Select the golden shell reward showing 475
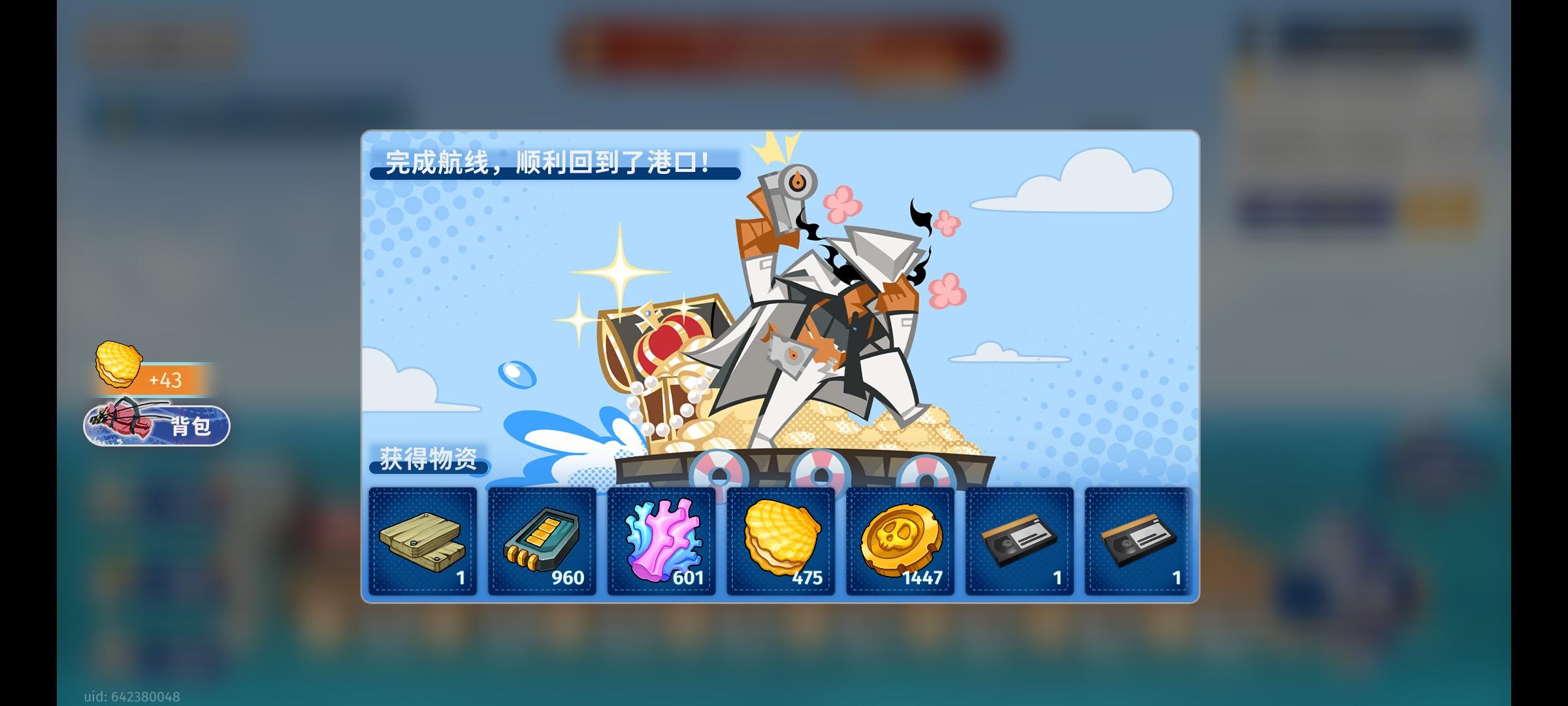This screenshot has height=706, width=1568. pyautogui.click(x=781, y=543)
